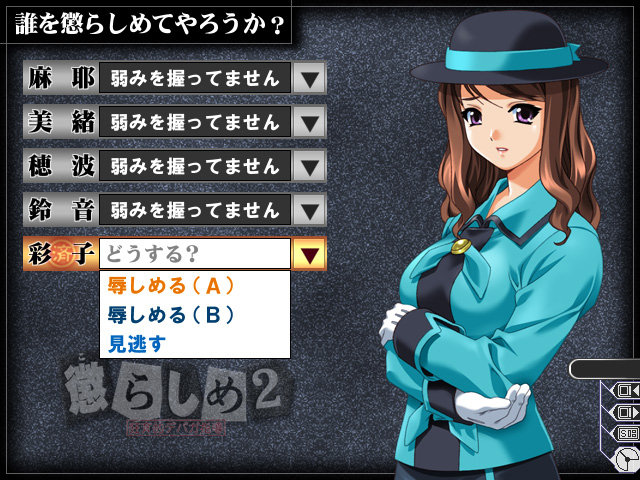Choose the 辱しめる（A） option
The image size is (640, 480).
171,285
